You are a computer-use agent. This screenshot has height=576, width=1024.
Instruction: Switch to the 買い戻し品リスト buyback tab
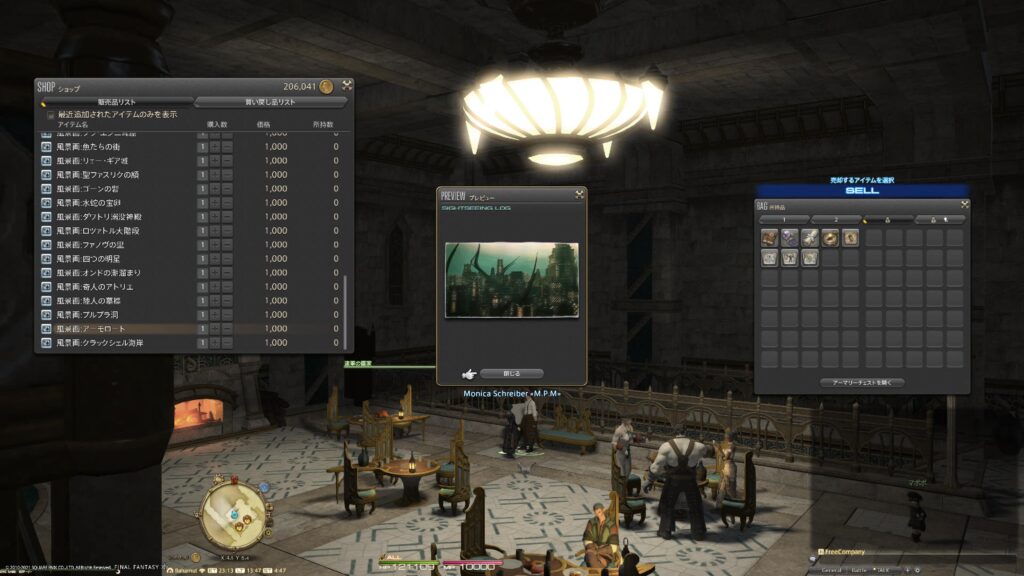(x=270, y=102)
